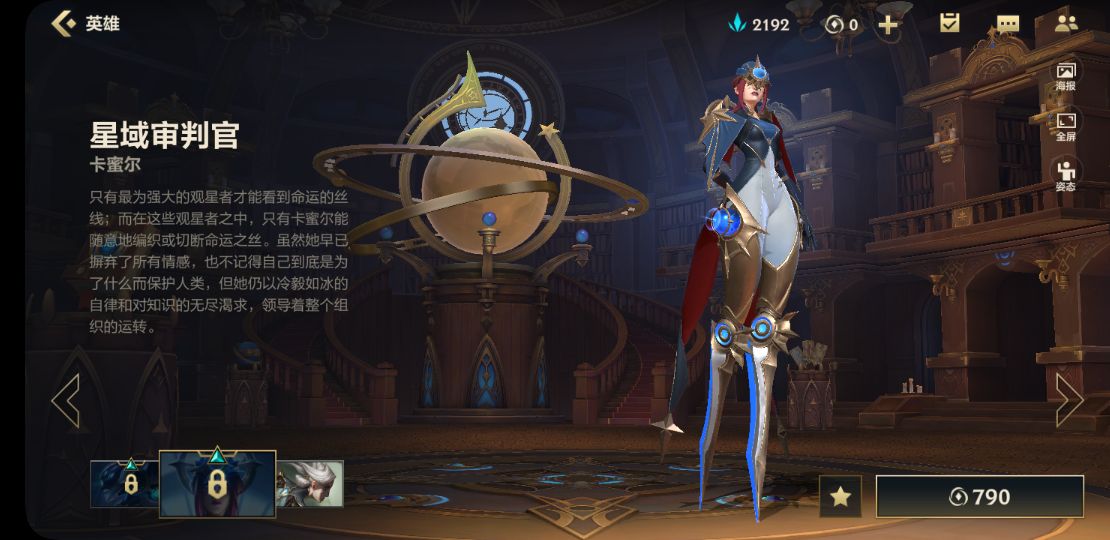Switch to 全屏 fullscreen view
Image resolution: width=1110 pixels, height=540 pixels.
click(x=1066, y=126)
